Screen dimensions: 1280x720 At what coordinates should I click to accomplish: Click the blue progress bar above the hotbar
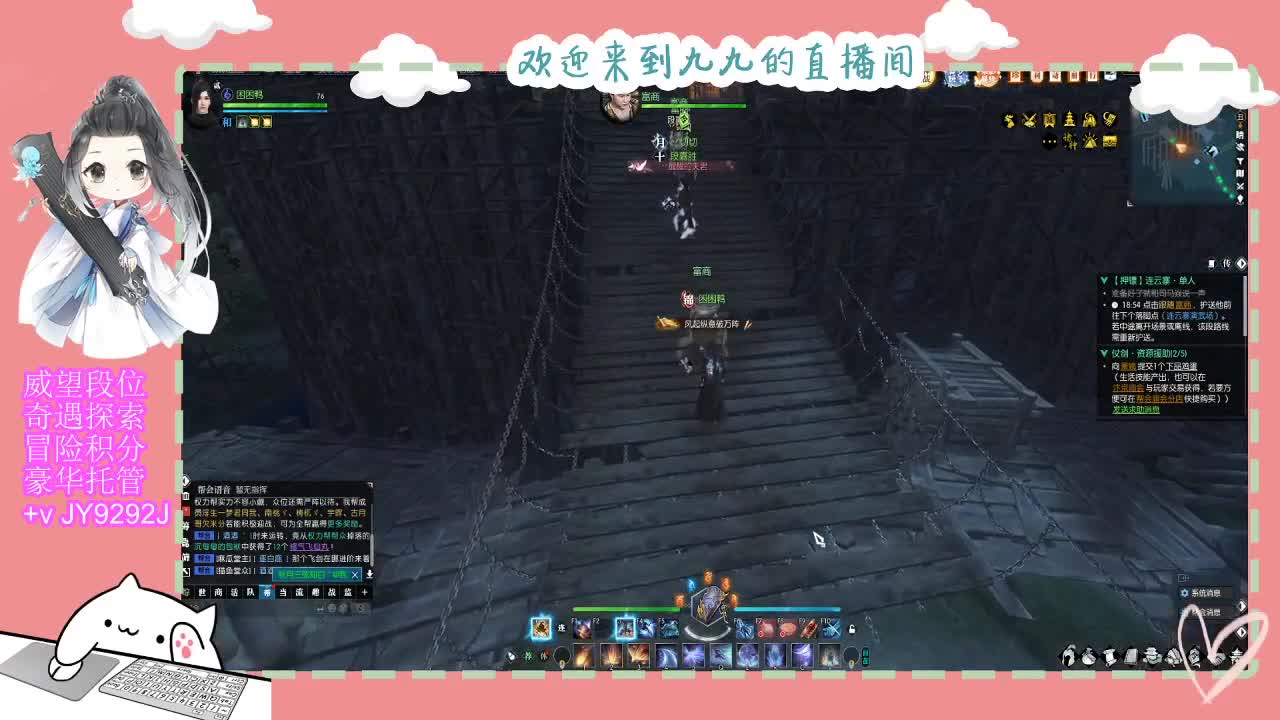click(x=787, y=608)
